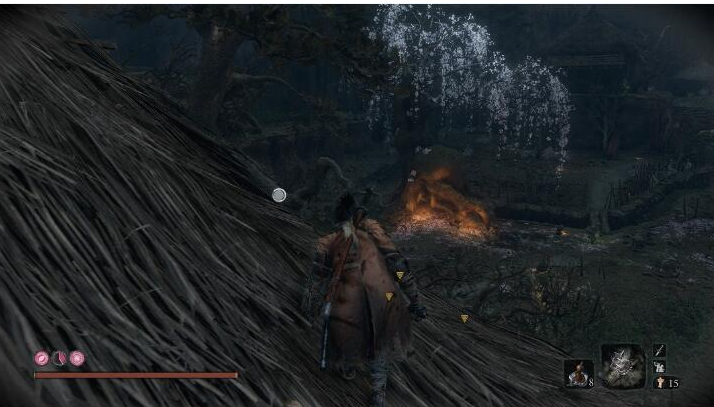This screenshot has height=407, width=714.
Task: Select the Healing Gourd quick item slot
Action: 577,373
